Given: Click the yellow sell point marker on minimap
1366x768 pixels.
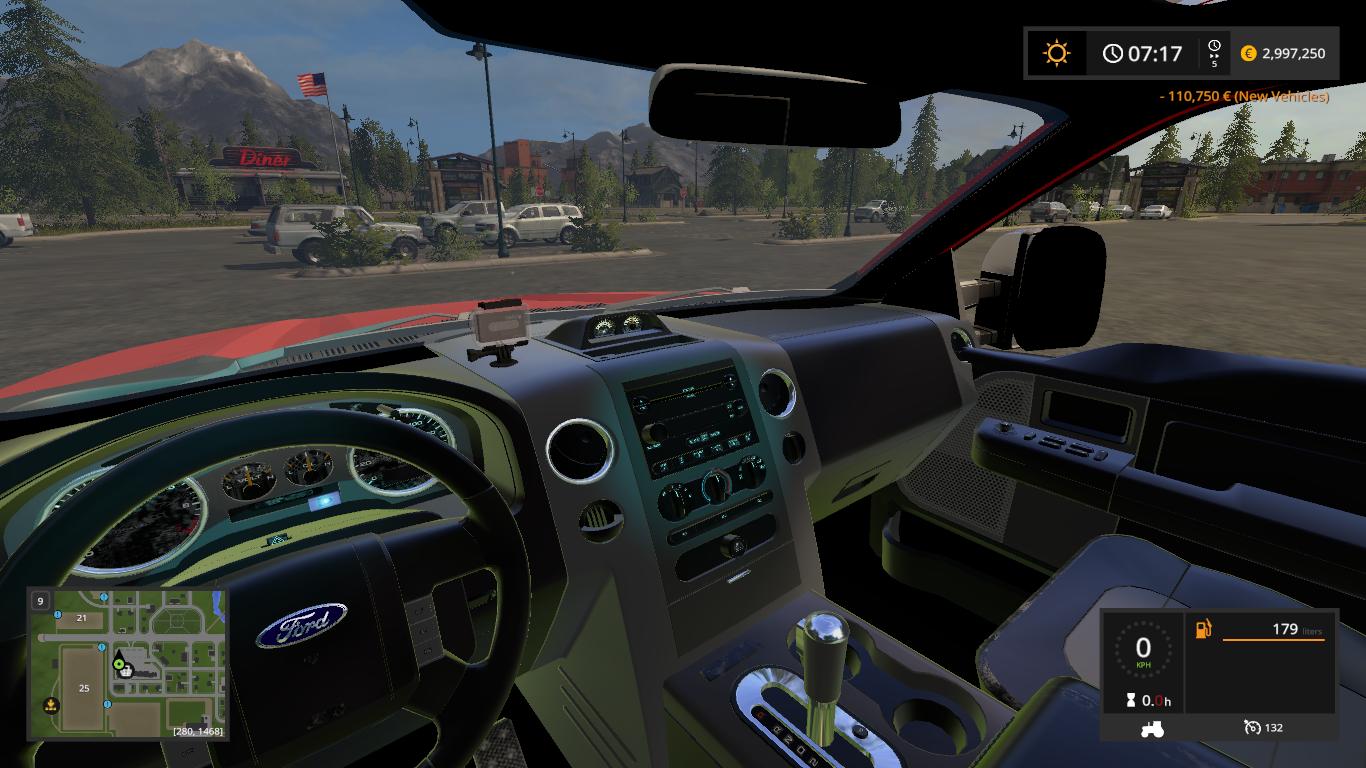Looking at the screenshot, I should pos(49,705).
